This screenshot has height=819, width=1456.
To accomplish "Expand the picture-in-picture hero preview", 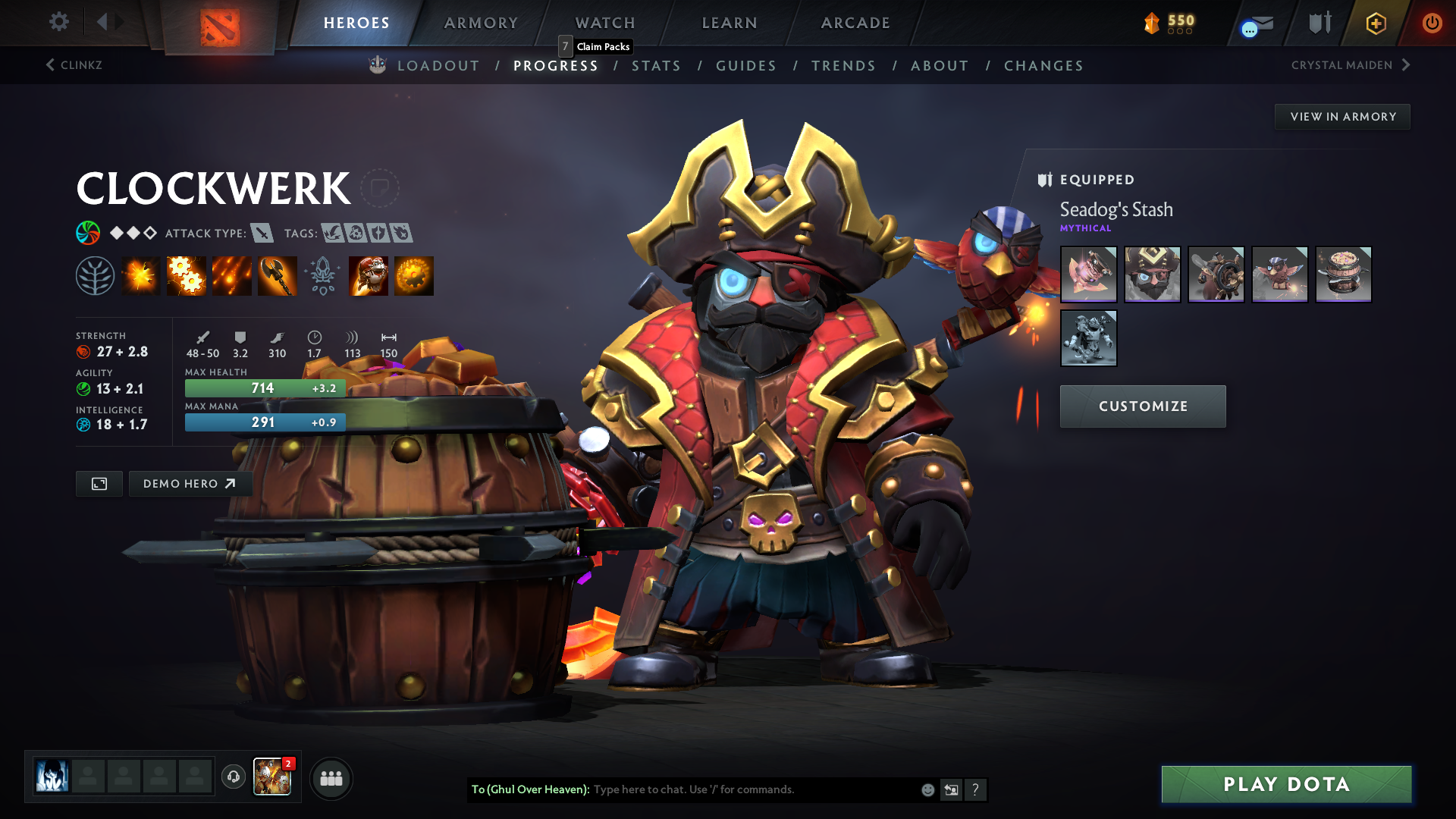I will pyautogui.click(x=99, y=483).
